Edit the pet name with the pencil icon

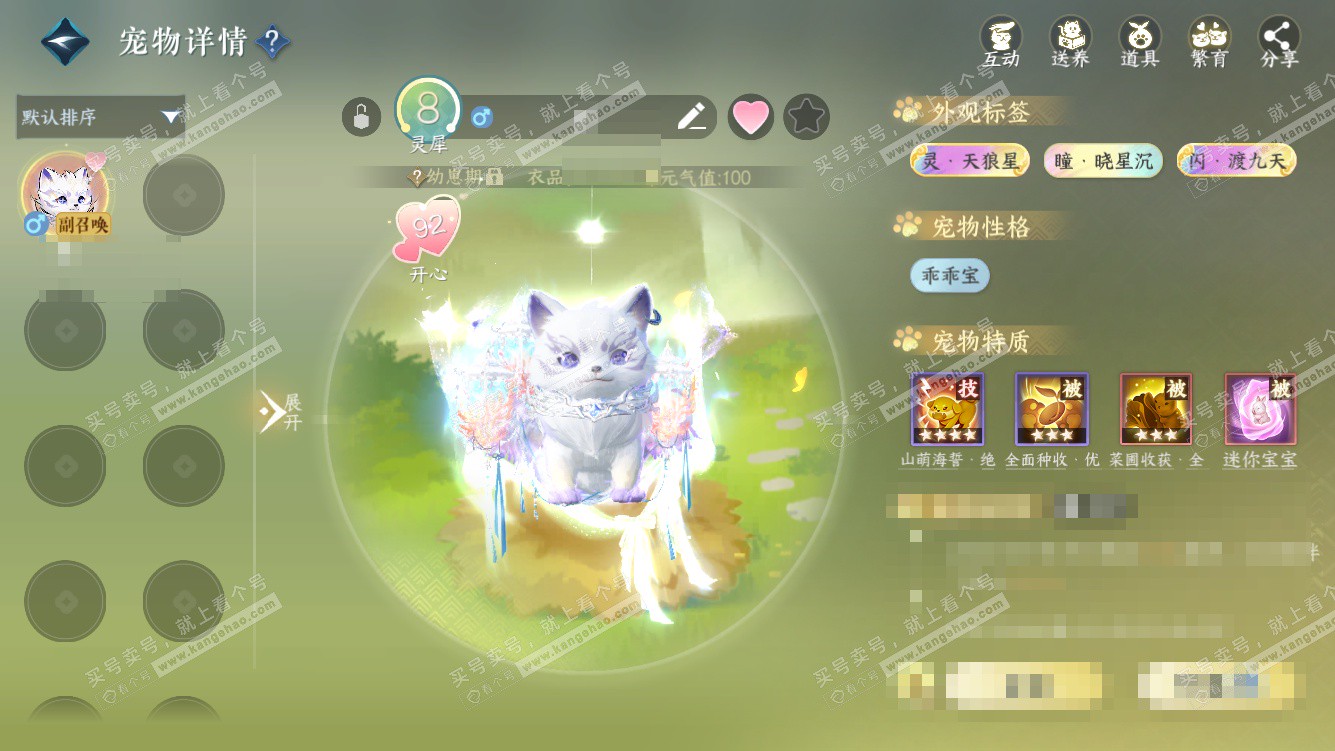pyautogui.click(x=691, y=117)
